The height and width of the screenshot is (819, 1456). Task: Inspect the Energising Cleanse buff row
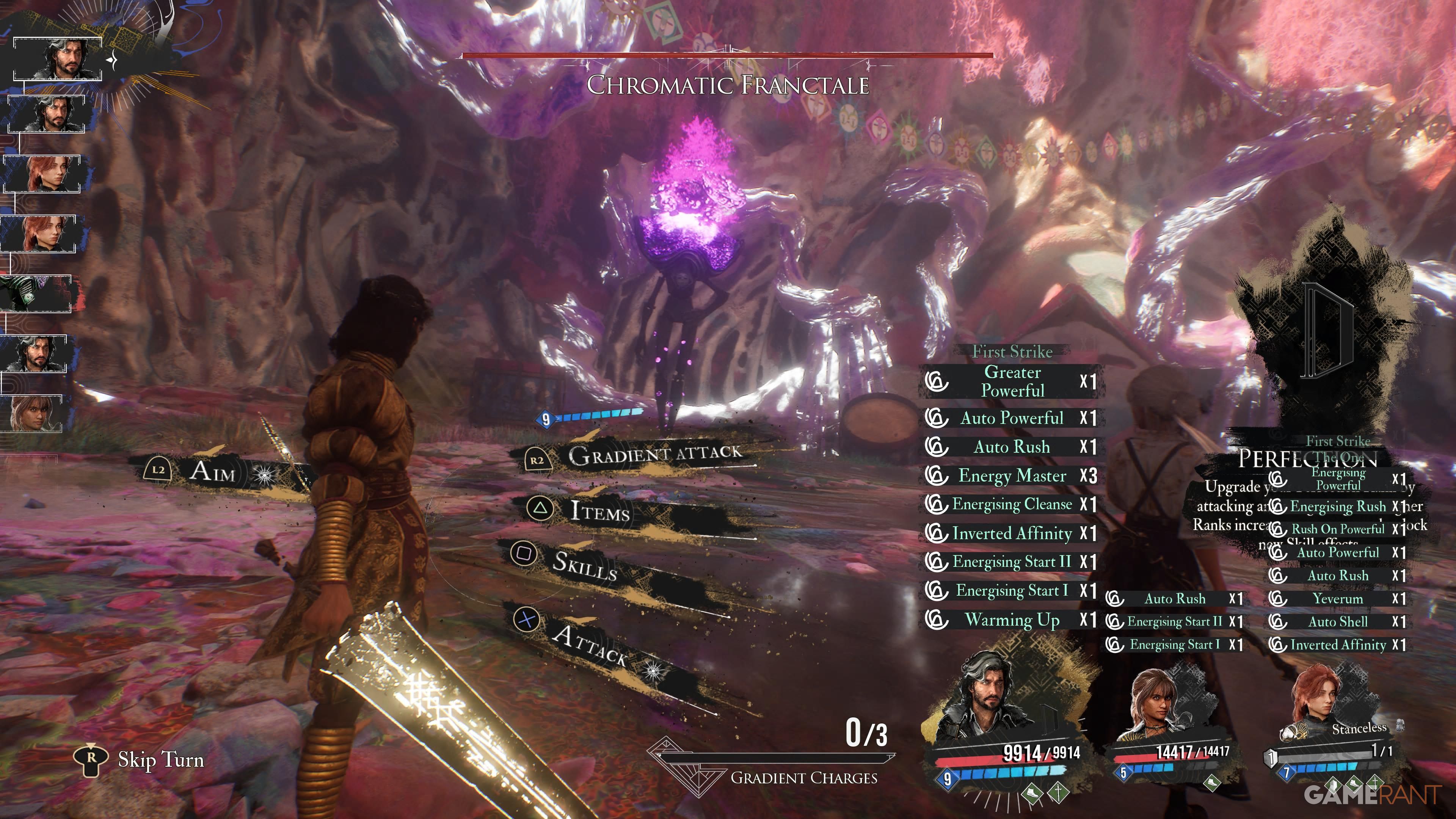click(1011, 504)
